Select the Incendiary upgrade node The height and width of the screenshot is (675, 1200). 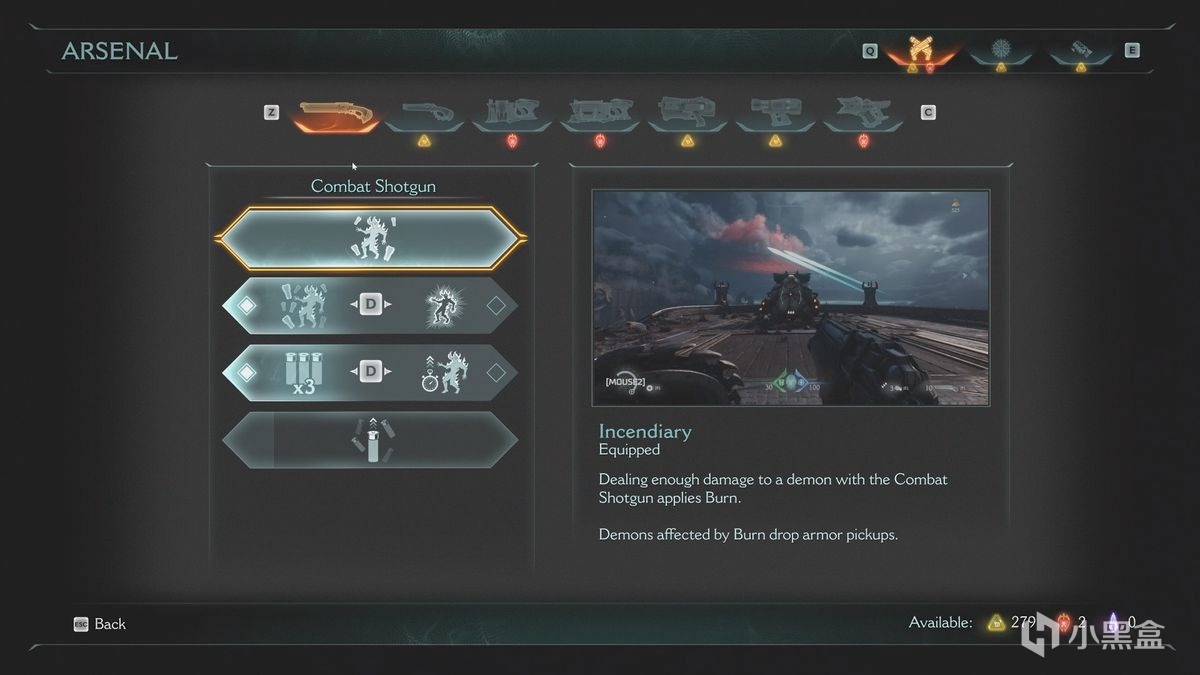[x=371, y=239]
